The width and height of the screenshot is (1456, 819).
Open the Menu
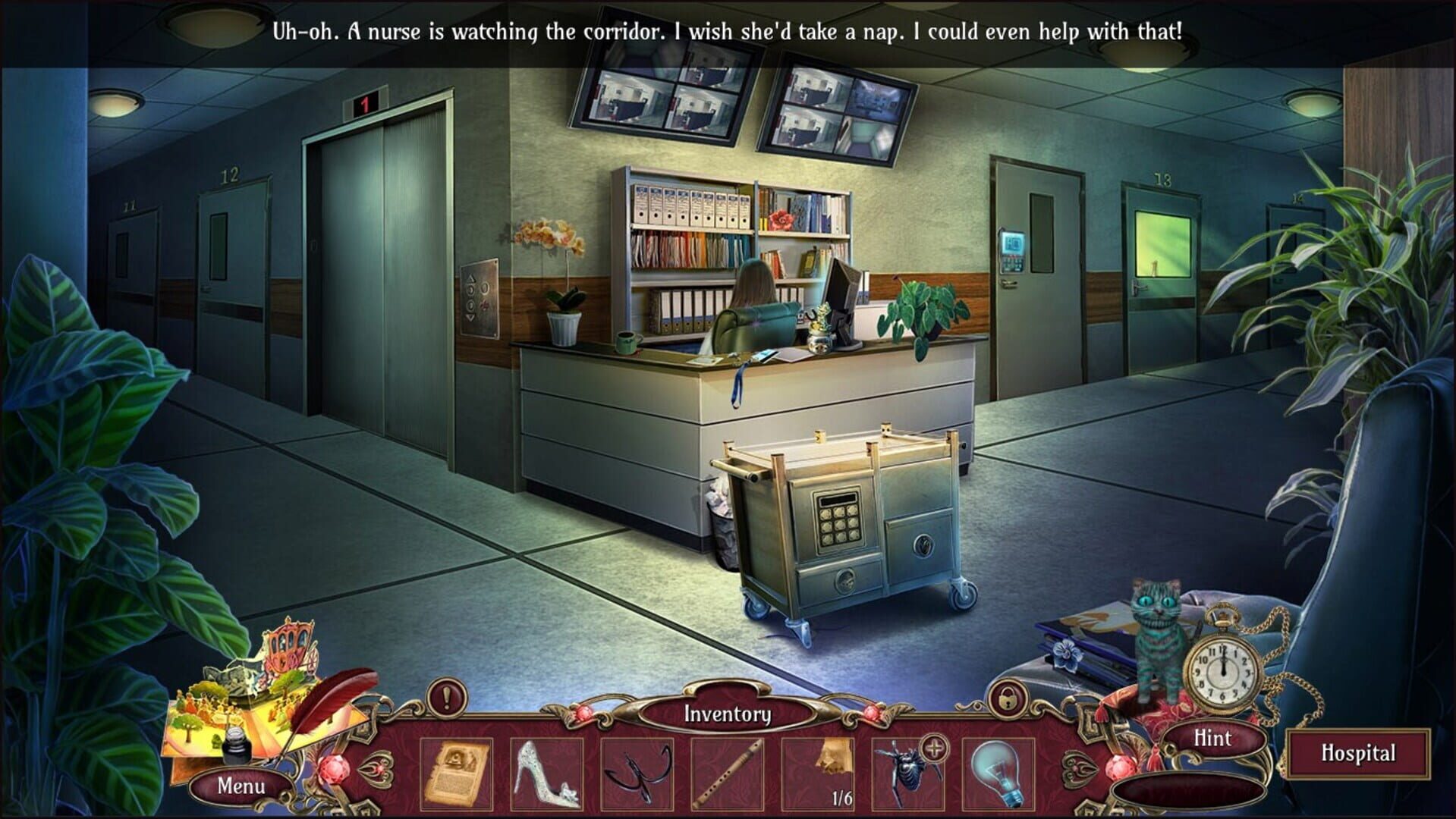pyautogui.click(x=240, y=787)
